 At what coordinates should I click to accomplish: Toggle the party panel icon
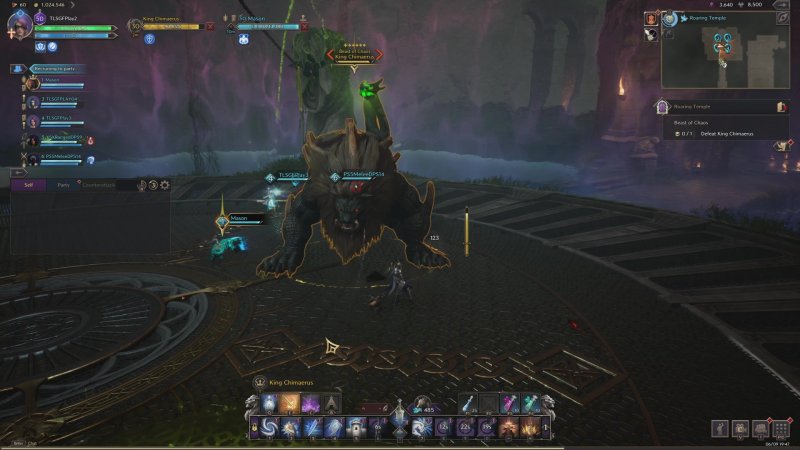pos(19,69)
